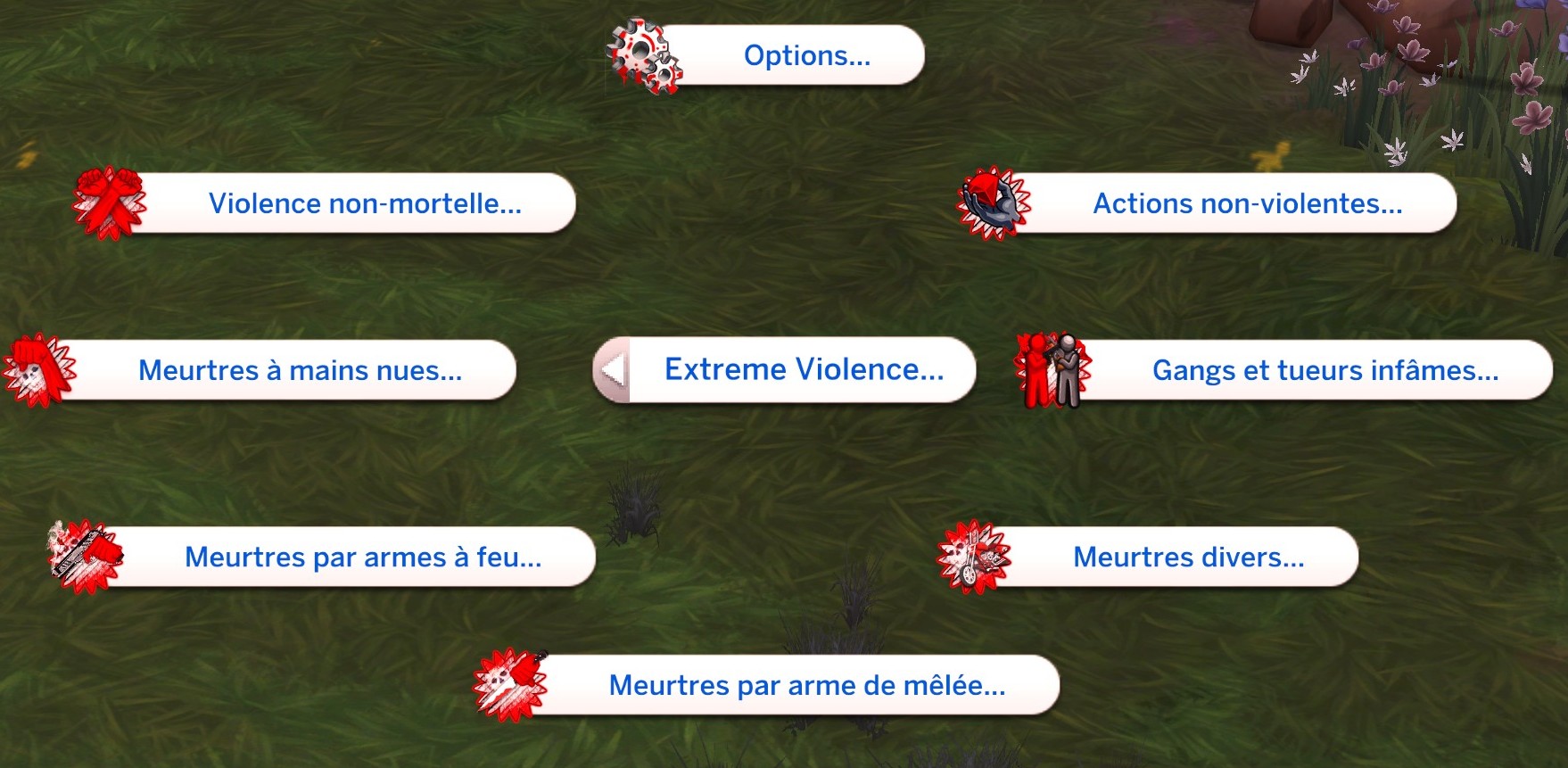1568x768 pixels.
Task: Click the Extreme Violence title button
Action: click(x=804, y=368)
